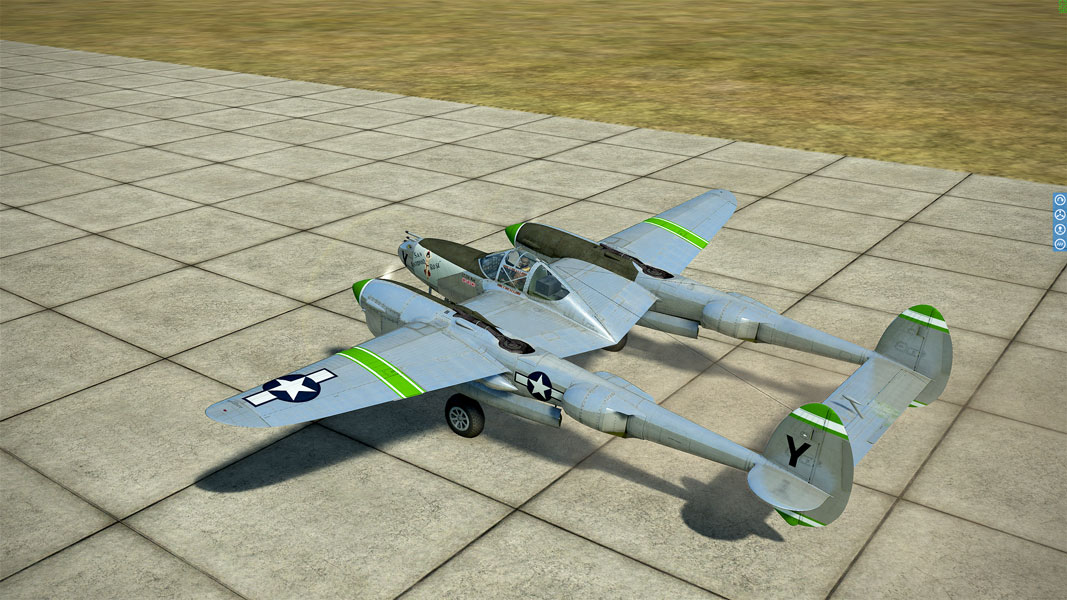
Task: Open the pilot silhouette icon
Action: pos(1060,229)
